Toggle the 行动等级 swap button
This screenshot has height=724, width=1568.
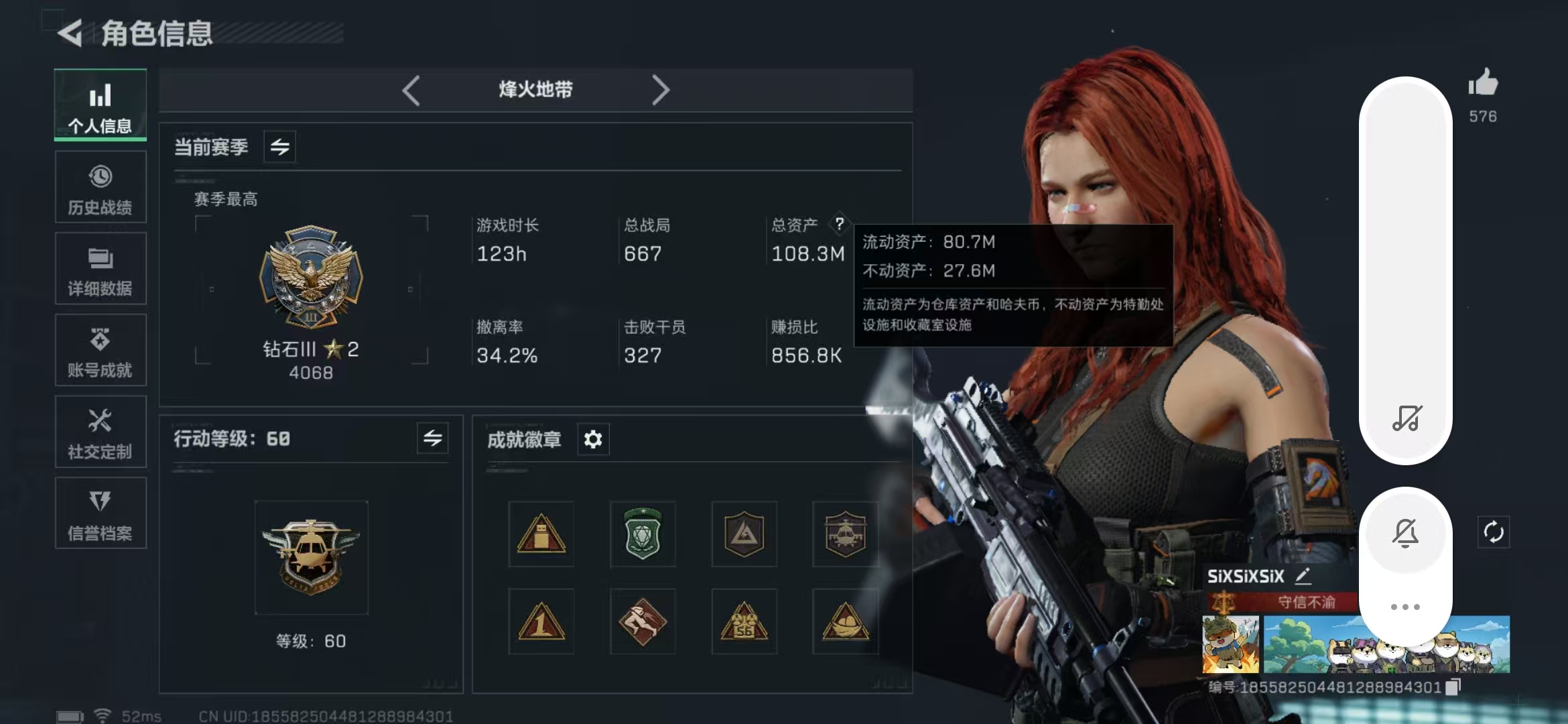click(x=433, y=438)
